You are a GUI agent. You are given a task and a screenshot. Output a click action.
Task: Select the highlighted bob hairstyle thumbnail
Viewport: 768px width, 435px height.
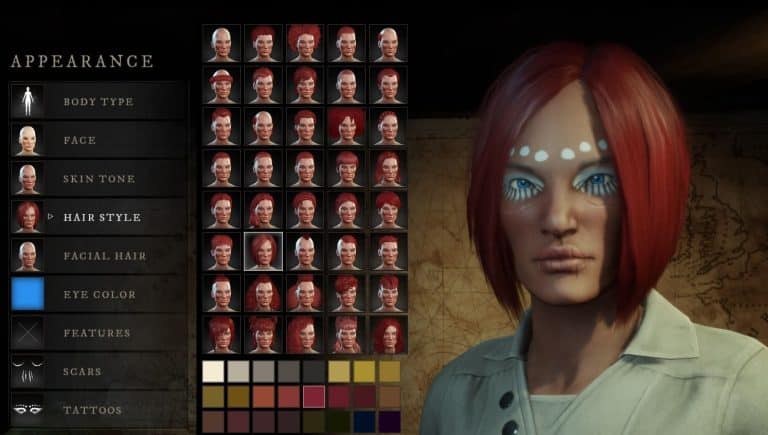point(263,251)
